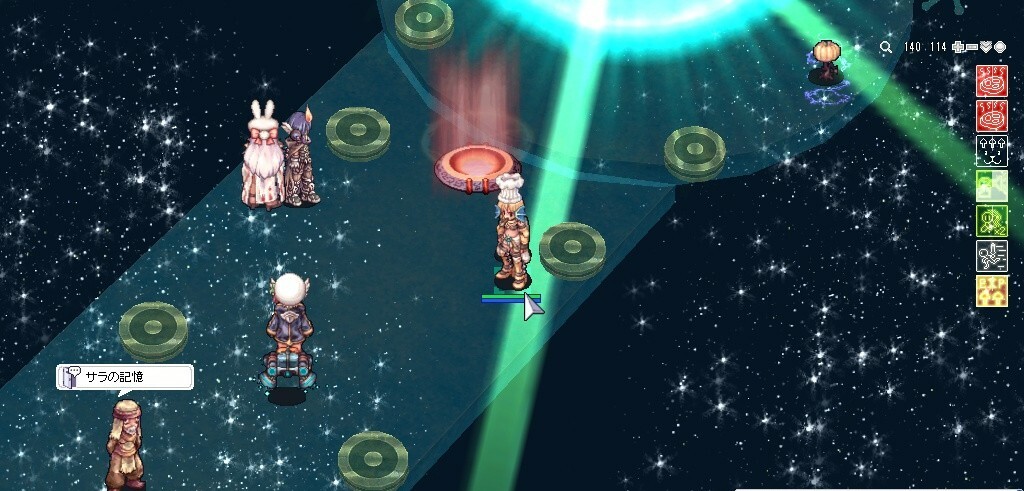The width and height of the screenshot is (1024, 491).
Task: Select the yellow EXP bonus buff icon
Action: (x=991, y=291)
